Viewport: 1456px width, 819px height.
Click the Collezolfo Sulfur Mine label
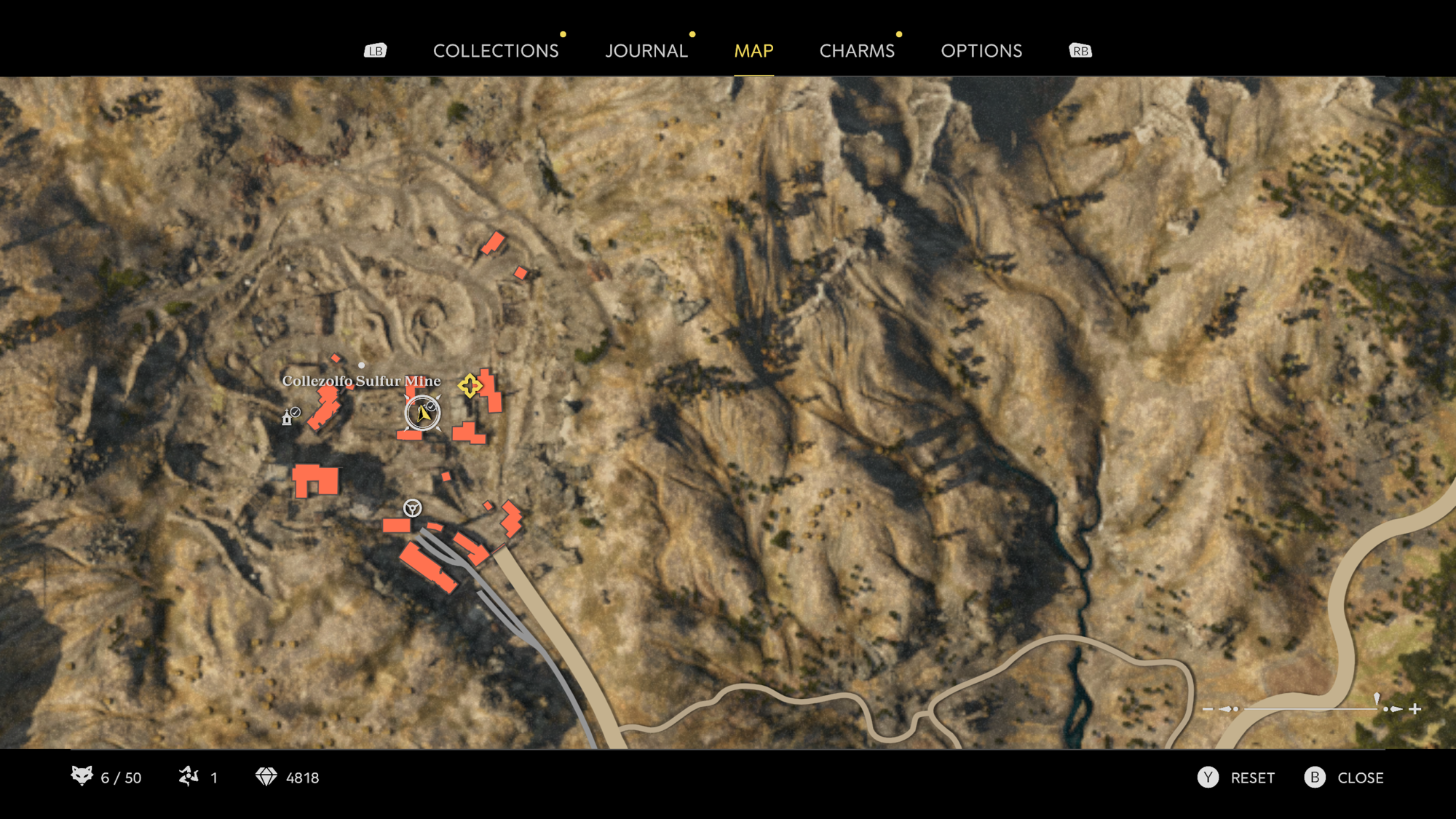pos(361,381)
